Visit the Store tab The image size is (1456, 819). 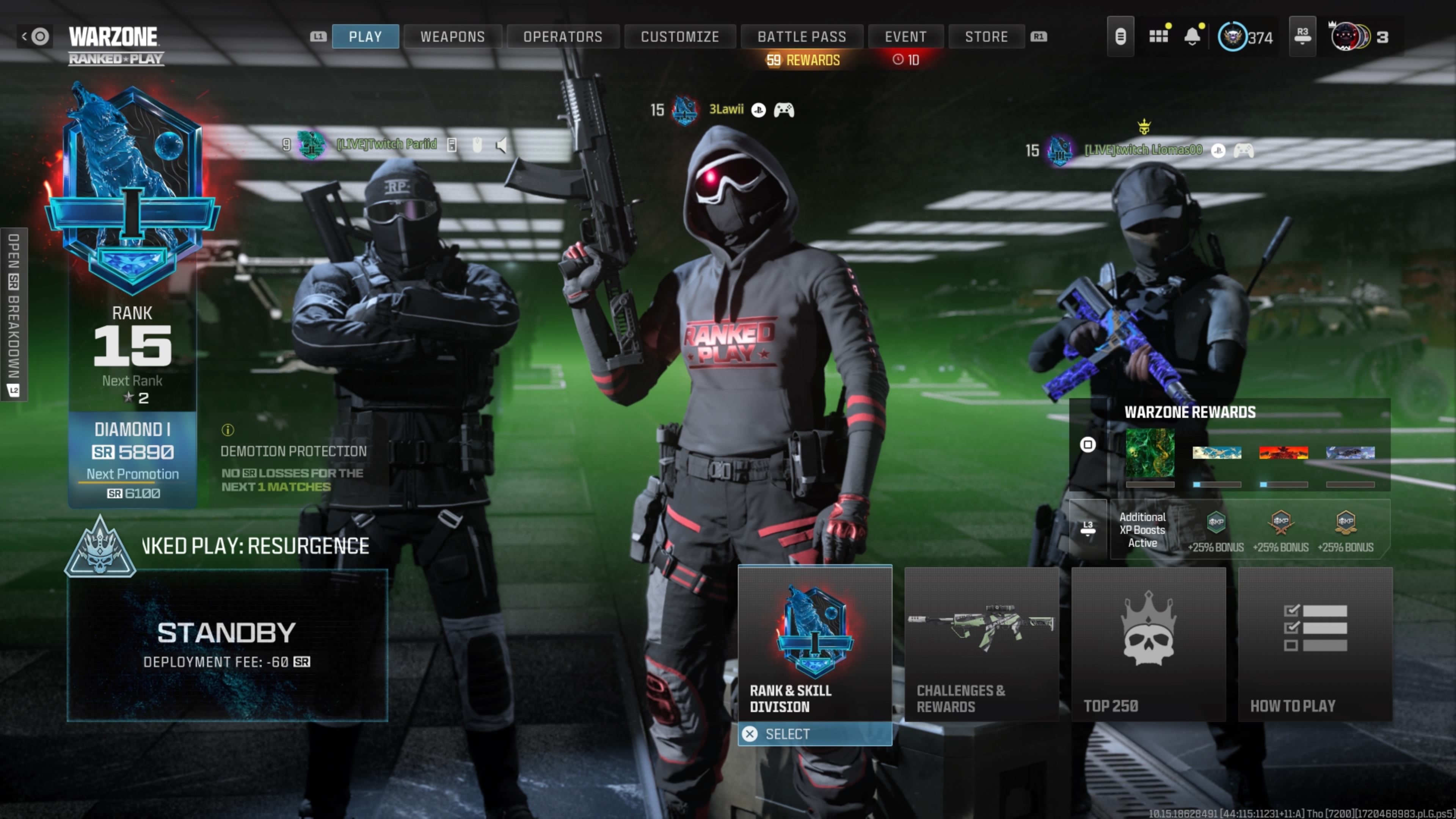(x=986, y=37)
